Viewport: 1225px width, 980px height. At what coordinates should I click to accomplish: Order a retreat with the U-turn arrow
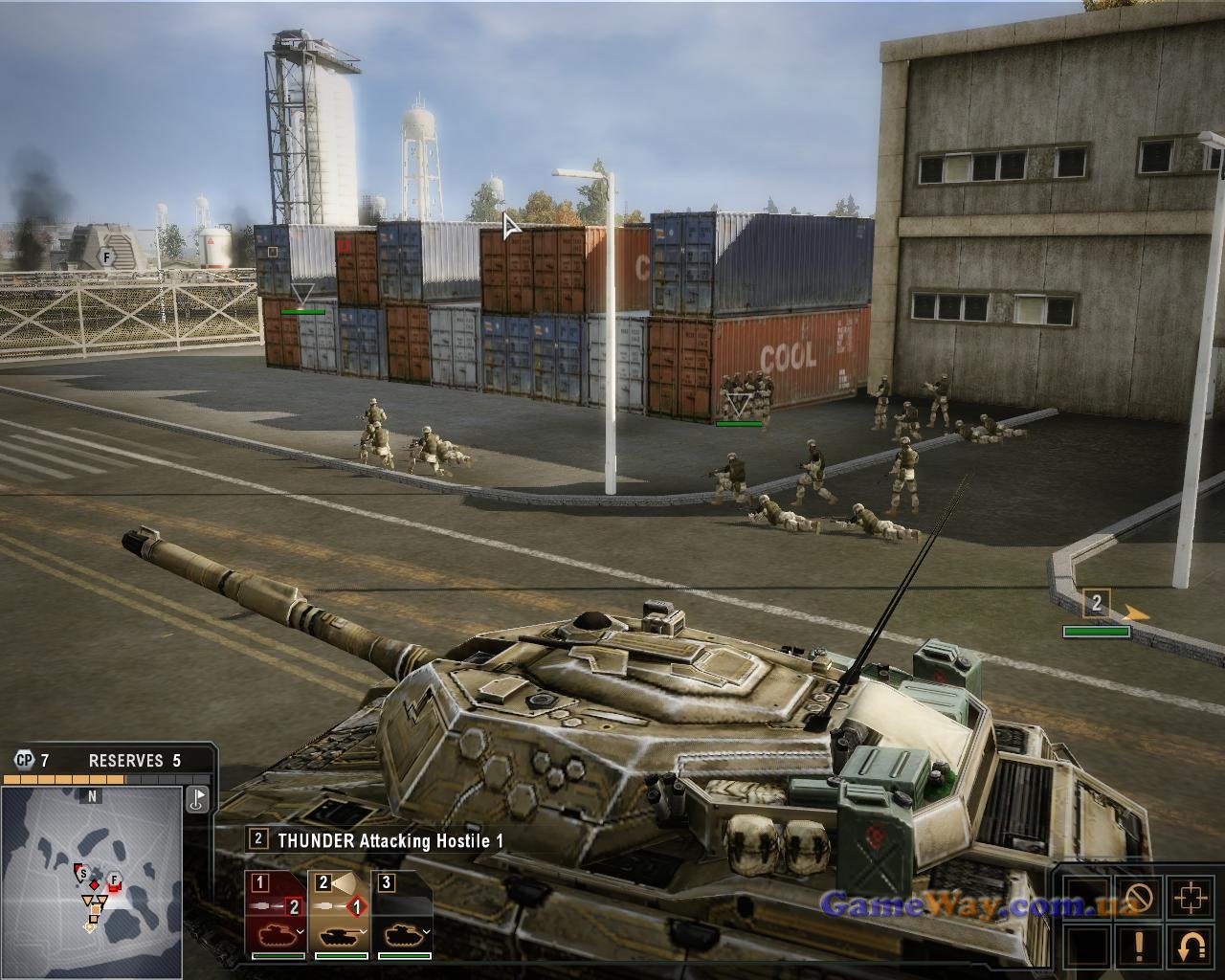(1191, 947)
